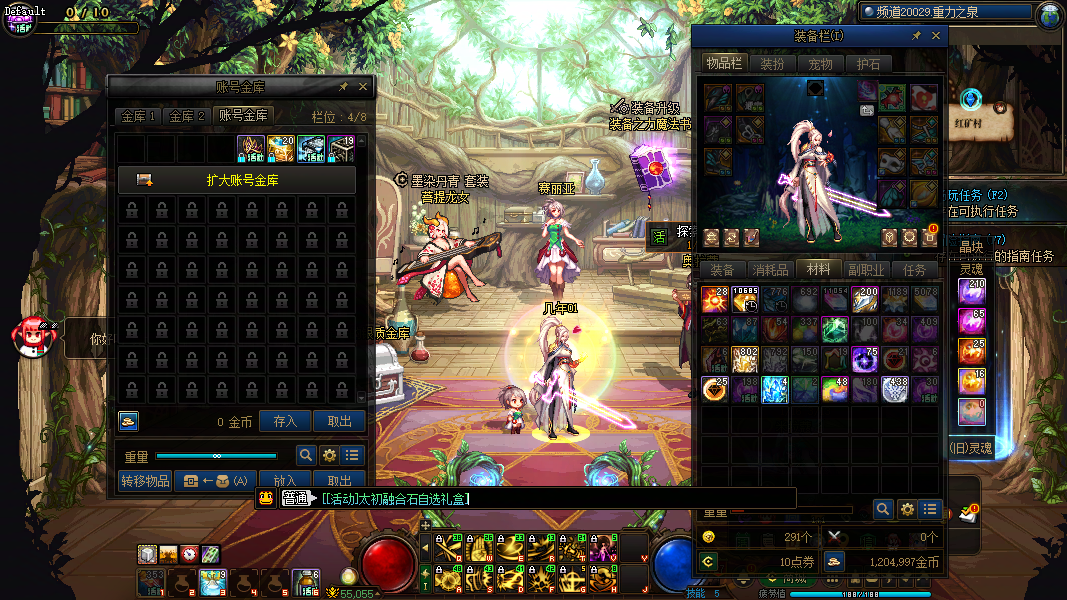Open the vault search magnifier button
Screen dimensions: 1067x600
[x=305, y=455]
